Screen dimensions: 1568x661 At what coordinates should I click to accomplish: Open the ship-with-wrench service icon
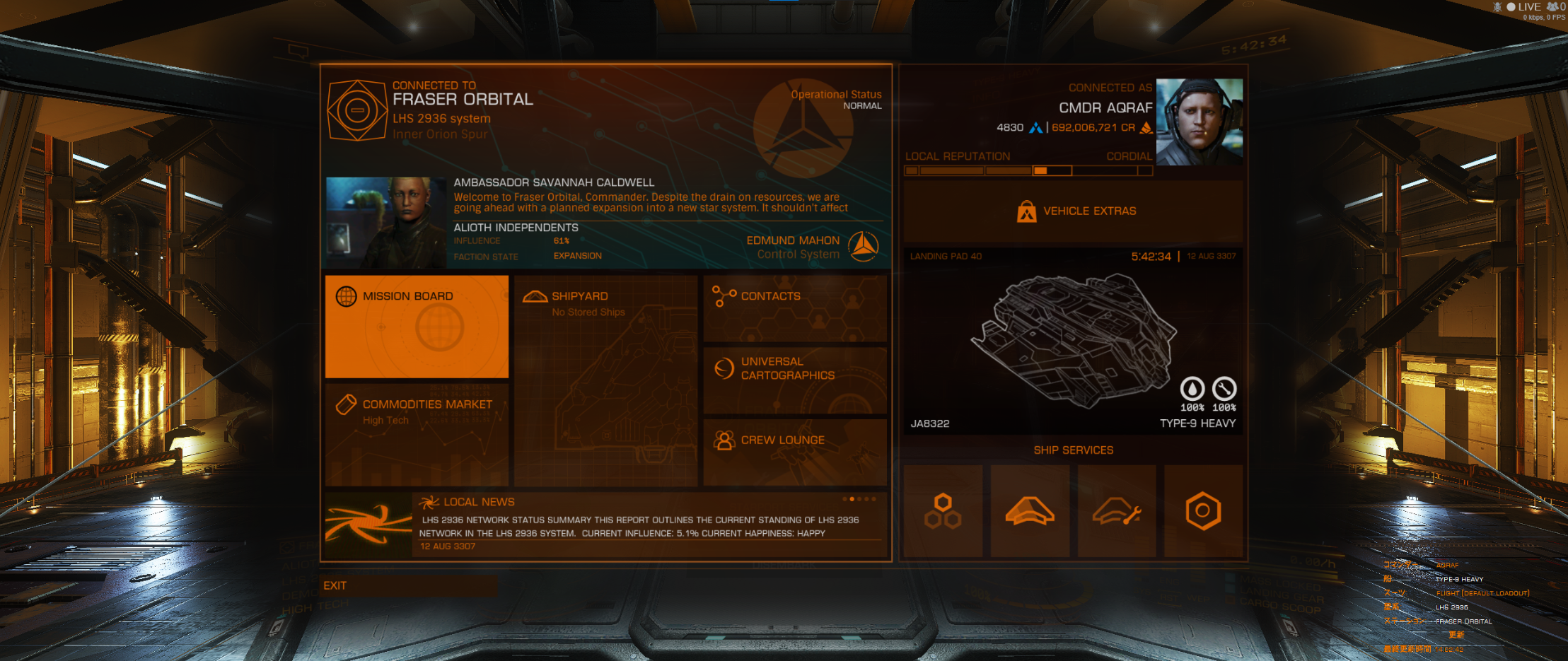[1117, 510]
